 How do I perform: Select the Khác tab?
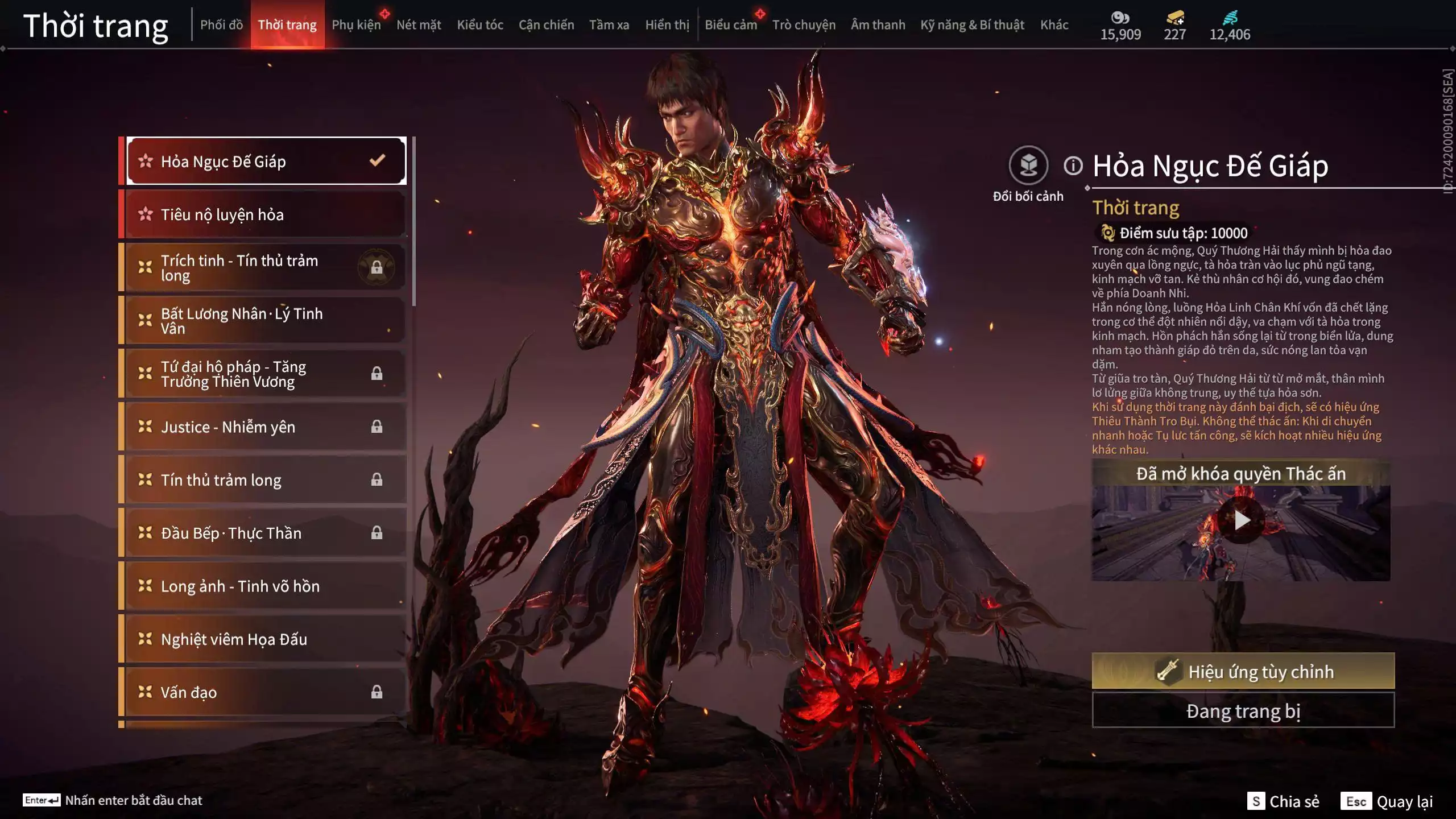pos(1054,25)
